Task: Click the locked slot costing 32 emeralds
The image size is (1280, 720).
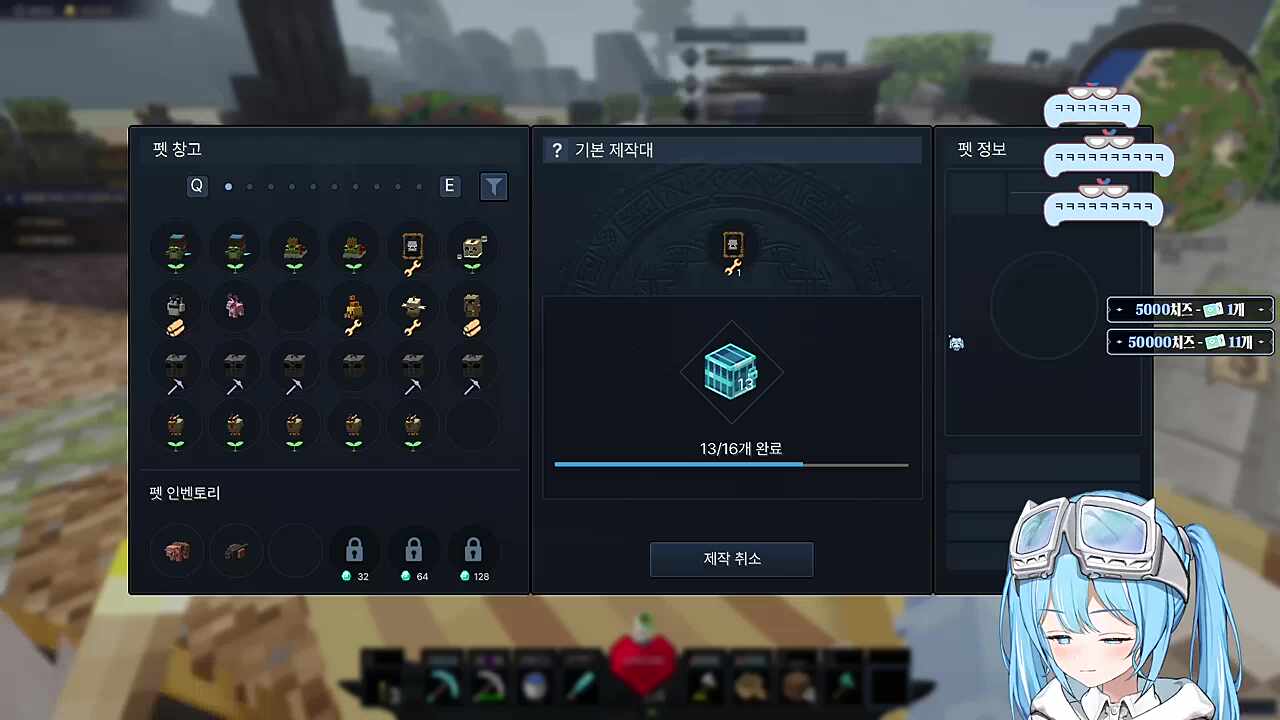Action: (354, 549)
